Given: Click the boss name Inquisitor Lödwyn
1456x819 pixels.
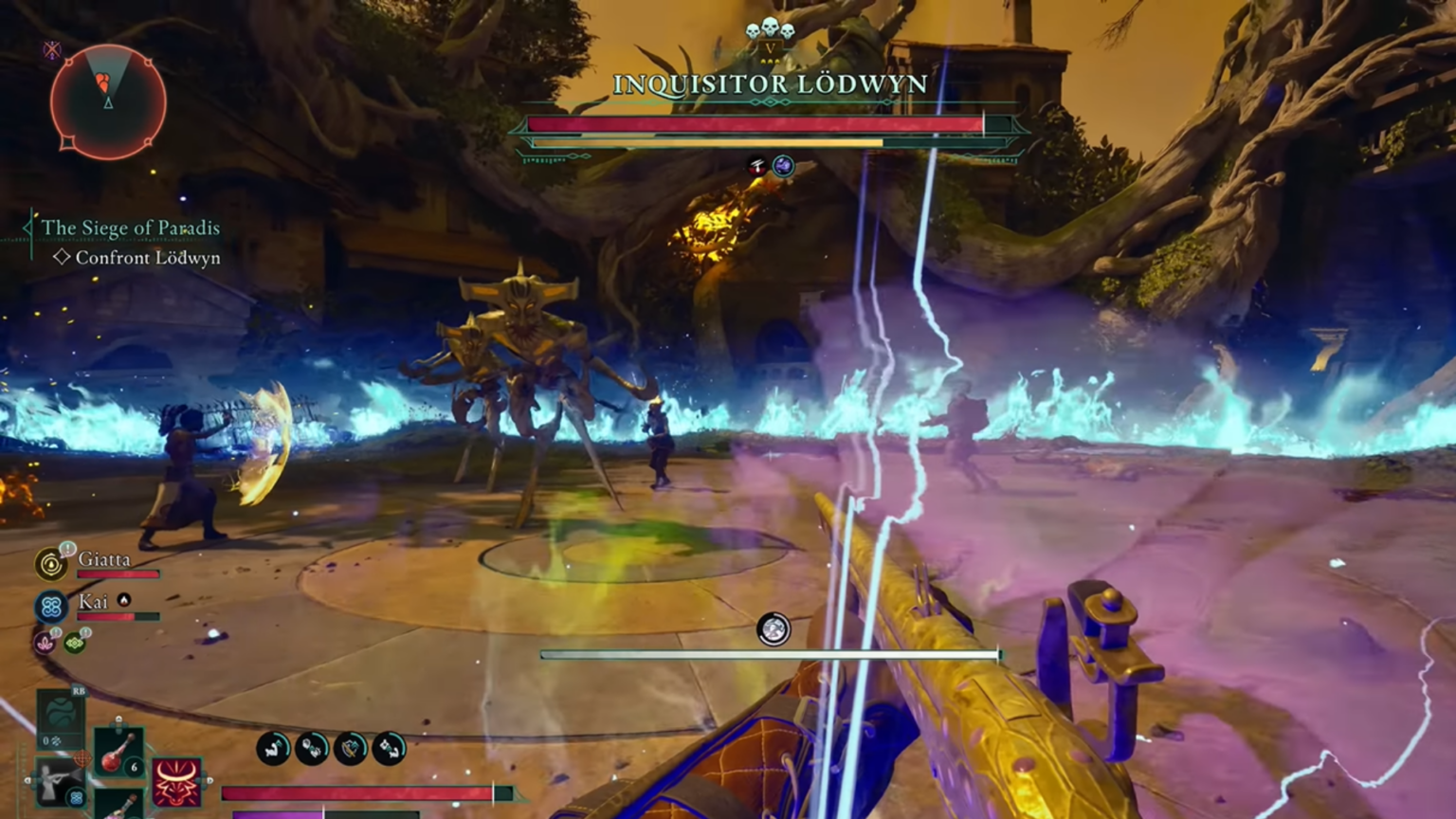Looking at the screenshot, I should coord(770,84).
